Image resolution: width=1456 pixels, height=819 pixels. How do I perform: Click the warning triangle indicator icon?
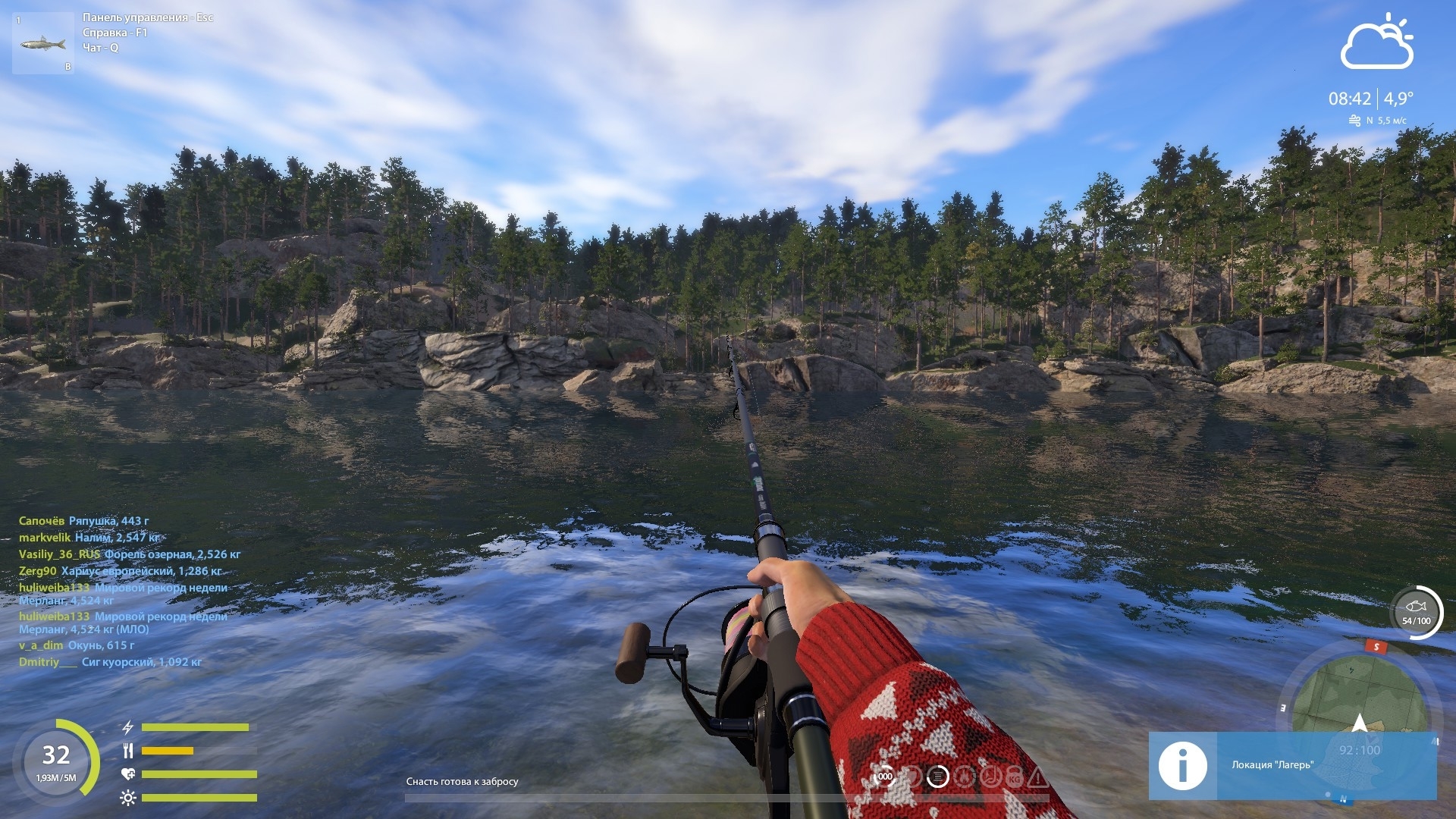coord(1038,777)
